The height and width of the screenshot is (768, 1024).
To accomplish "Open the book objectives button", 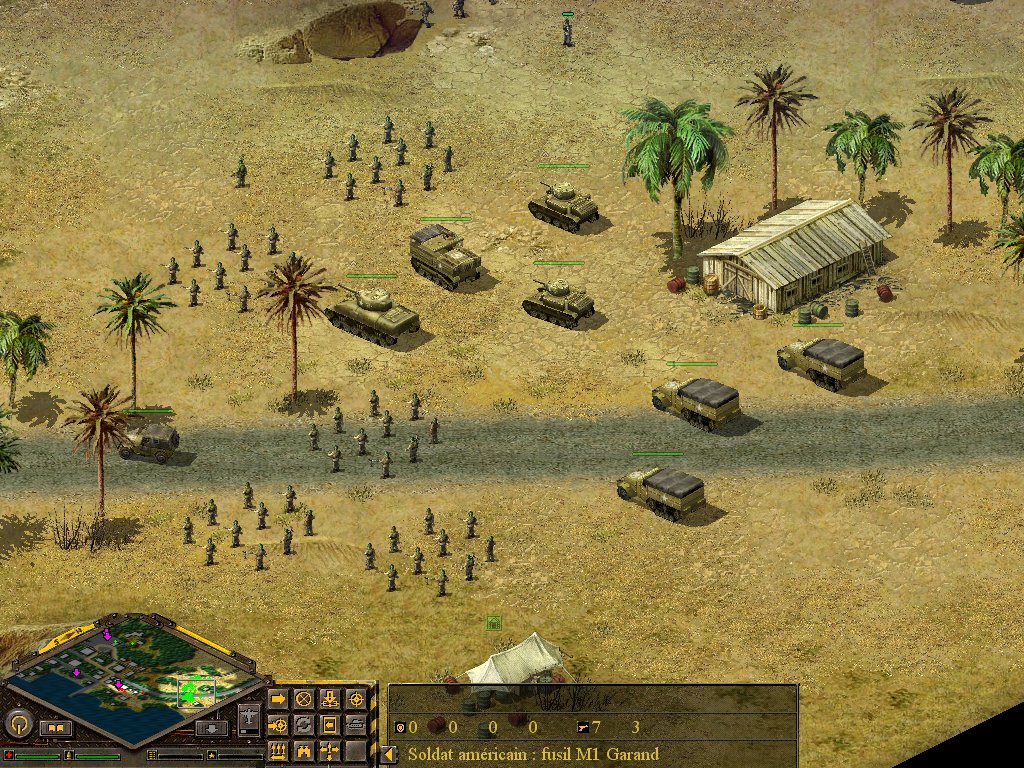I will point(56,729).
